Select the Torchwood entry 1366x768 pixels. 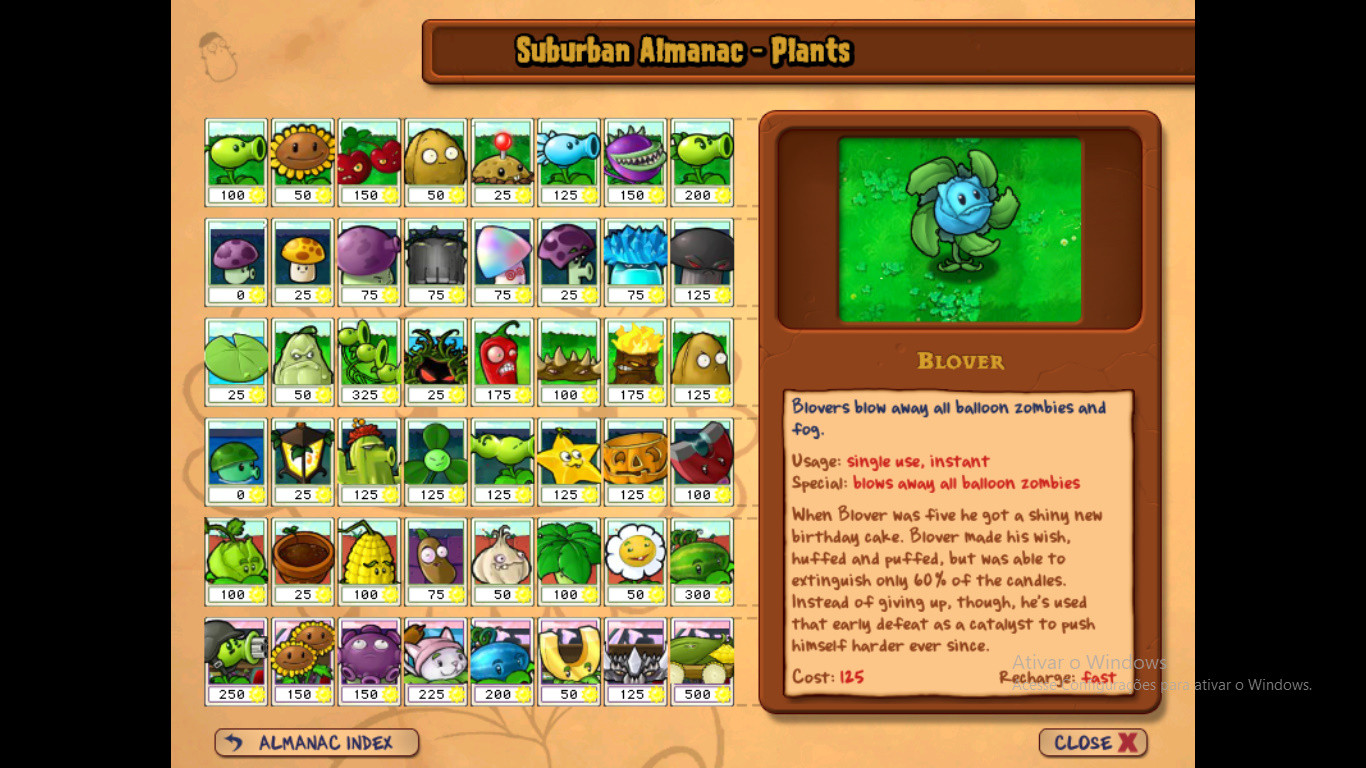tap(635, 360)
